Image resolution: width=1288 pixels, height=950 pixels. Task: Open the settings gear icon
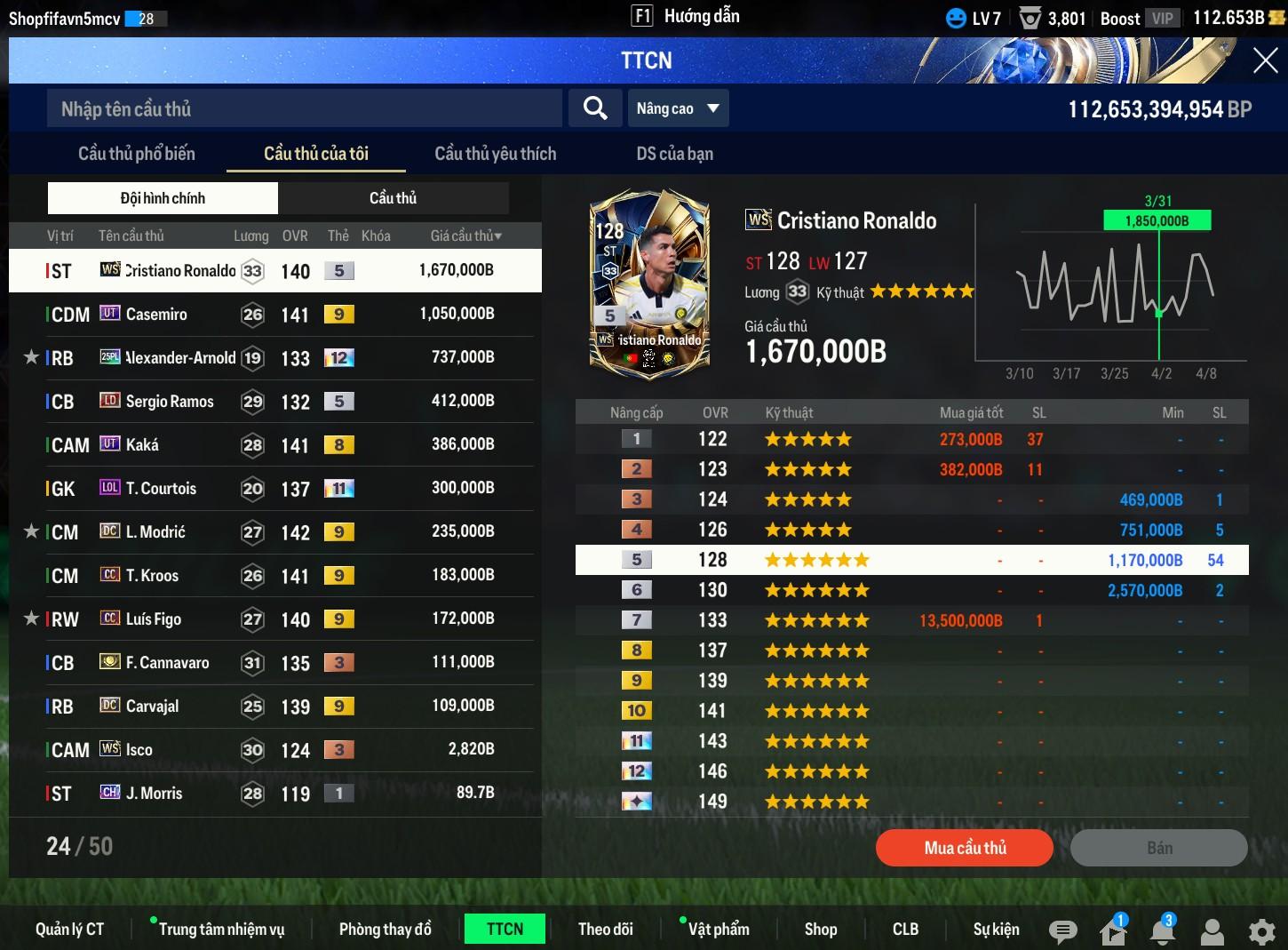pyautogui.click(x=1261, y=930)
